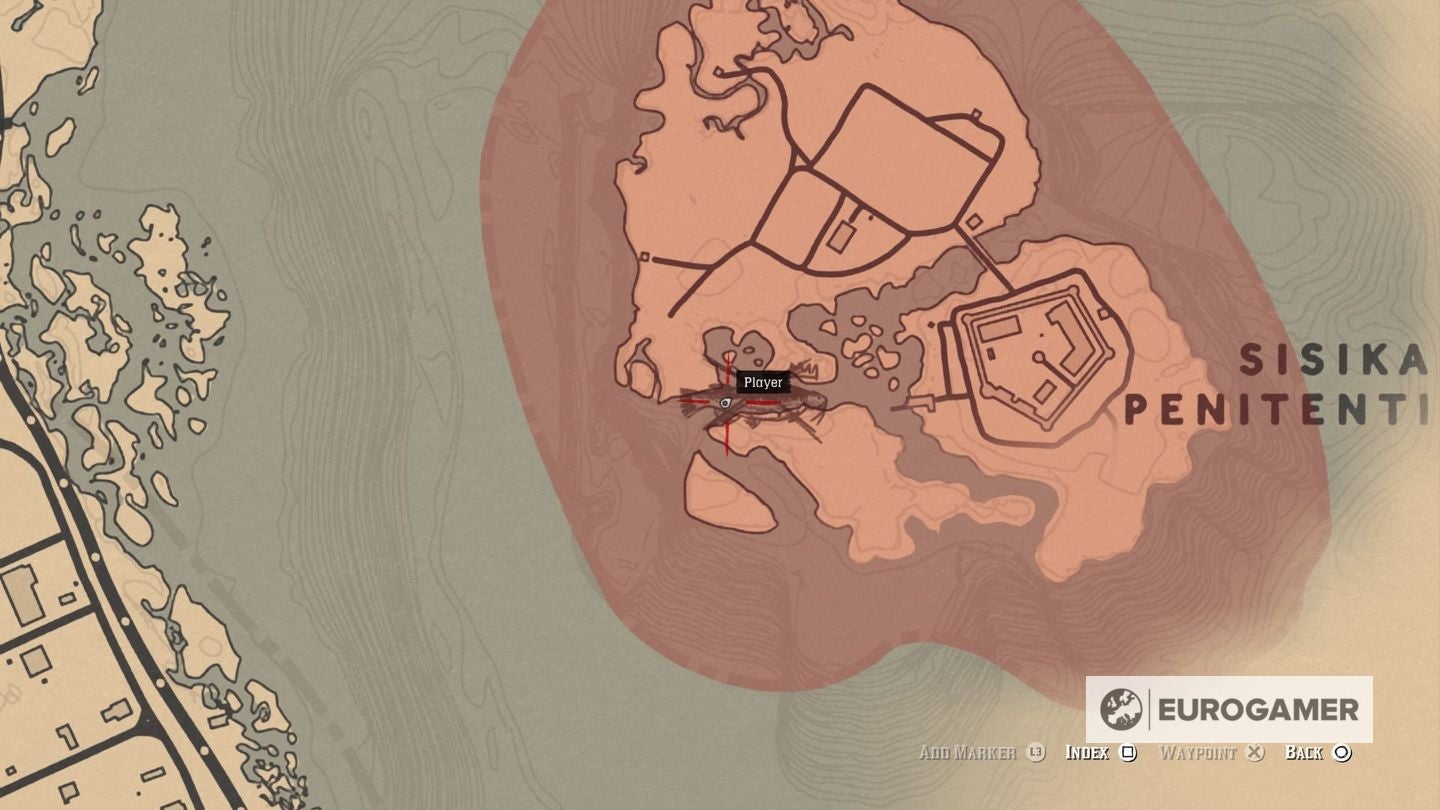
Task: Click the L3 stick icon beside Add Marker
Action: coord(1033,752)
